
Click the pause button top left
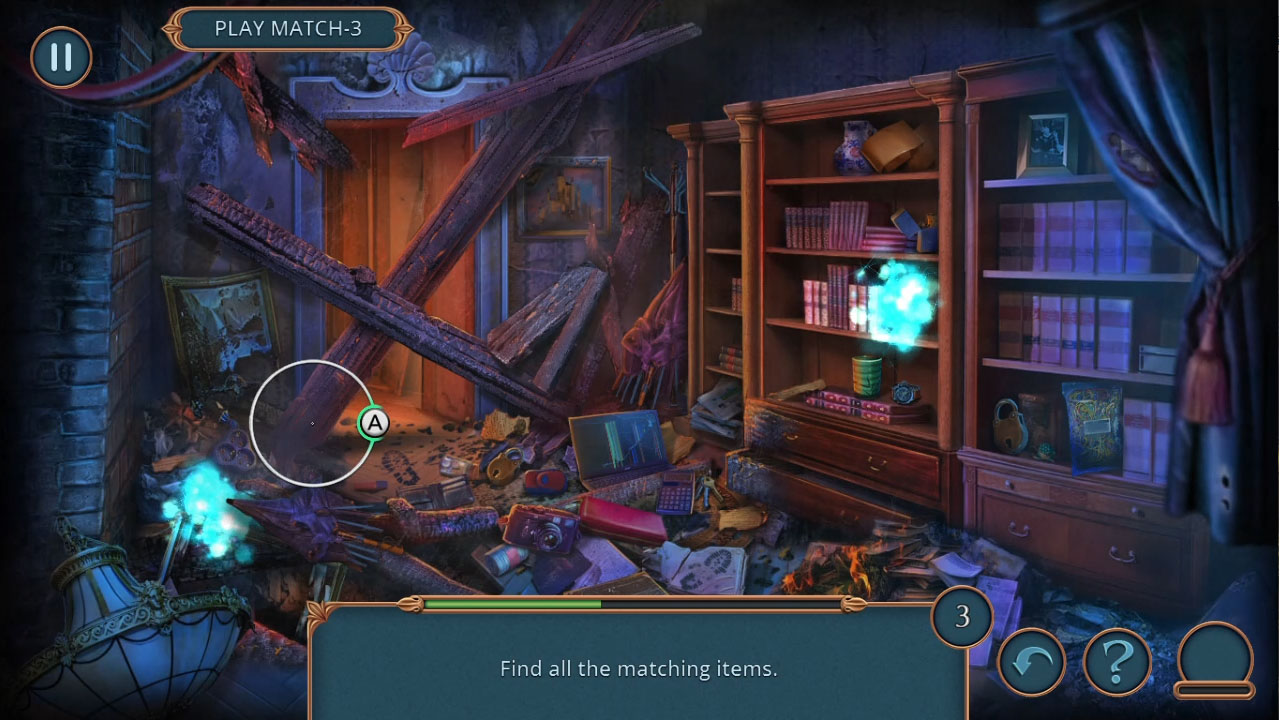(x=60, y=57)
